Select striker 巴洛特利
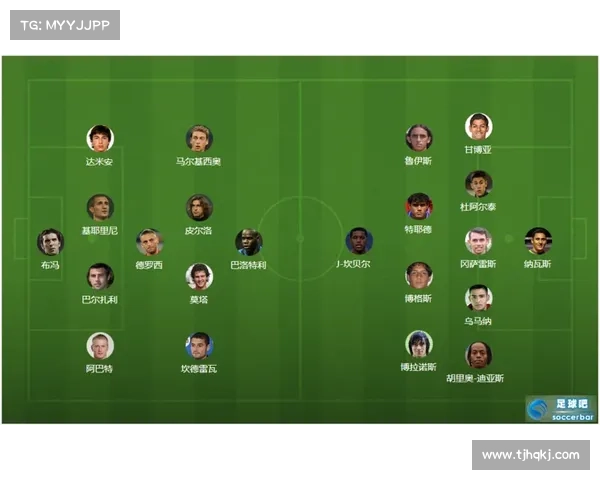Screen dimensions: 600x480 click(248, 242)
